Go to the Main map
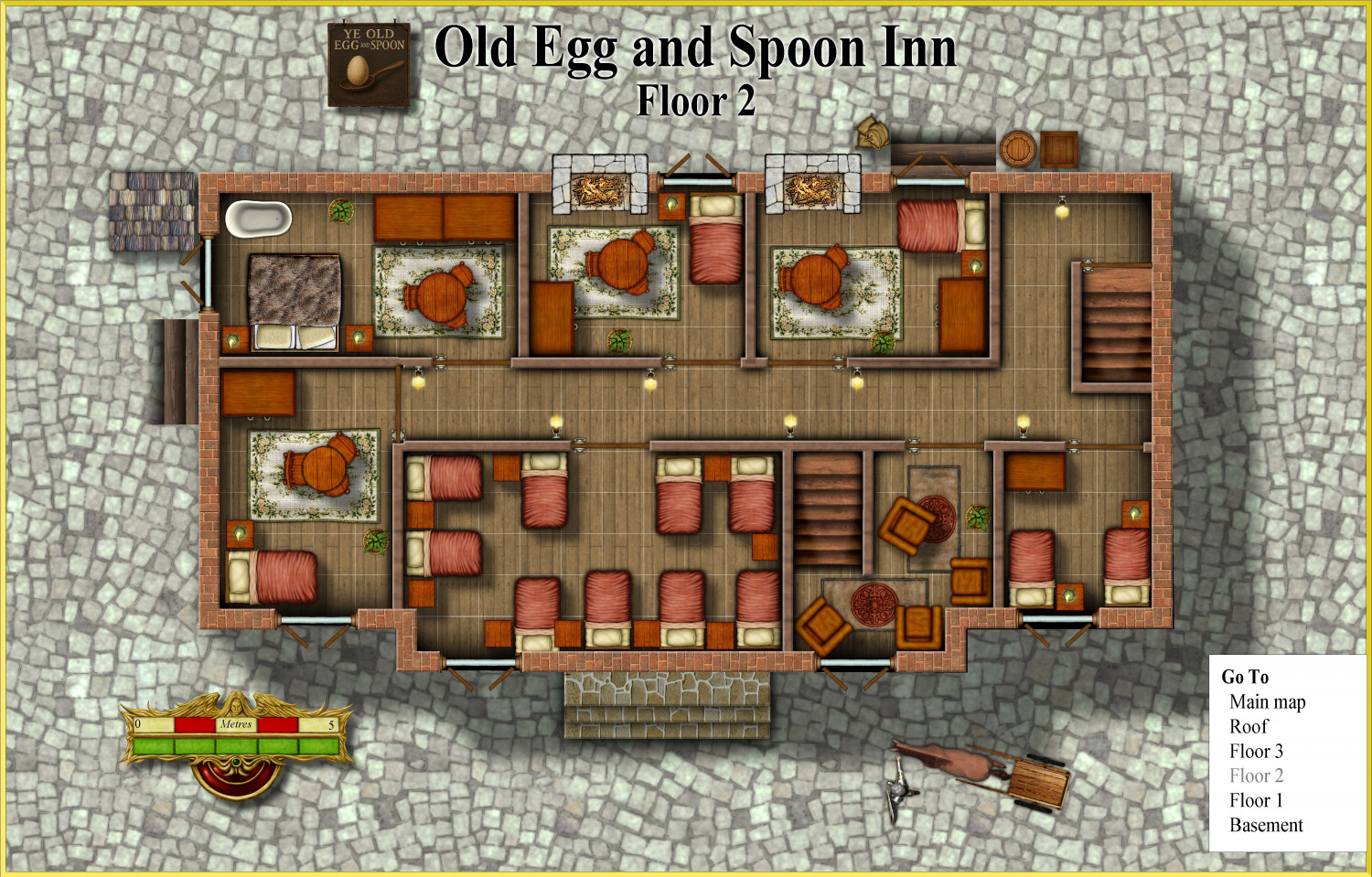Viewport: 1372px width, 877px height. [1267, 702]
